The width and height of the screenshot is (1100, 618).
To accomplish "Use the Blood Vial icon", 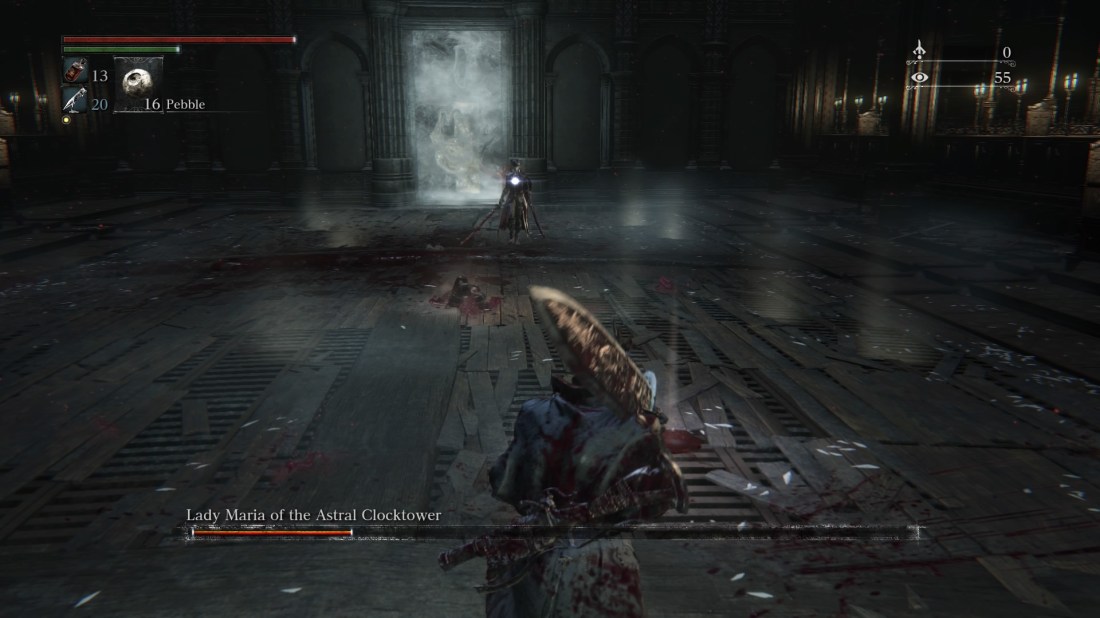I will pos(75,71).
